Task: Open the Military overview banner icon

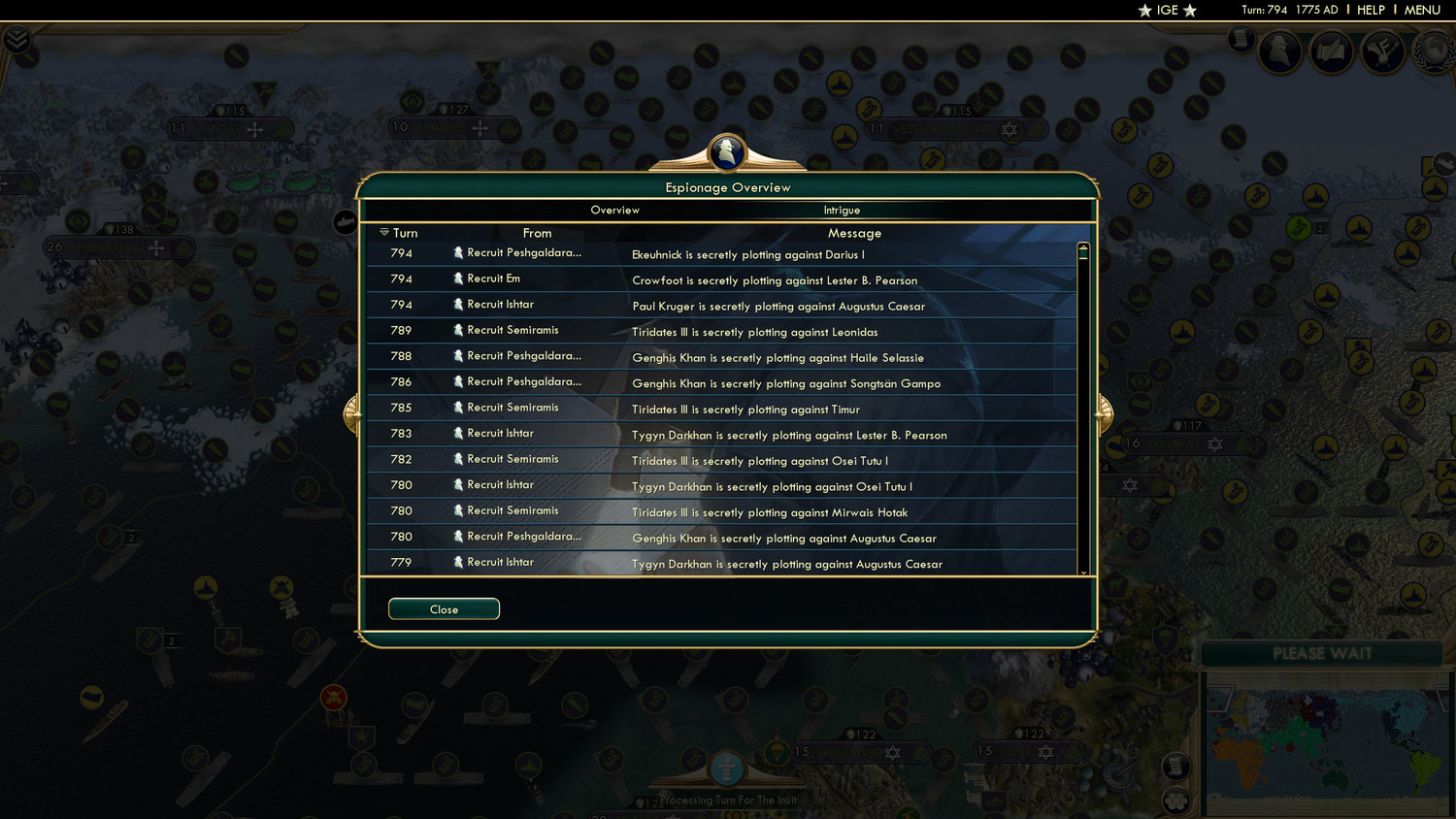Action: coord(1381,51)
